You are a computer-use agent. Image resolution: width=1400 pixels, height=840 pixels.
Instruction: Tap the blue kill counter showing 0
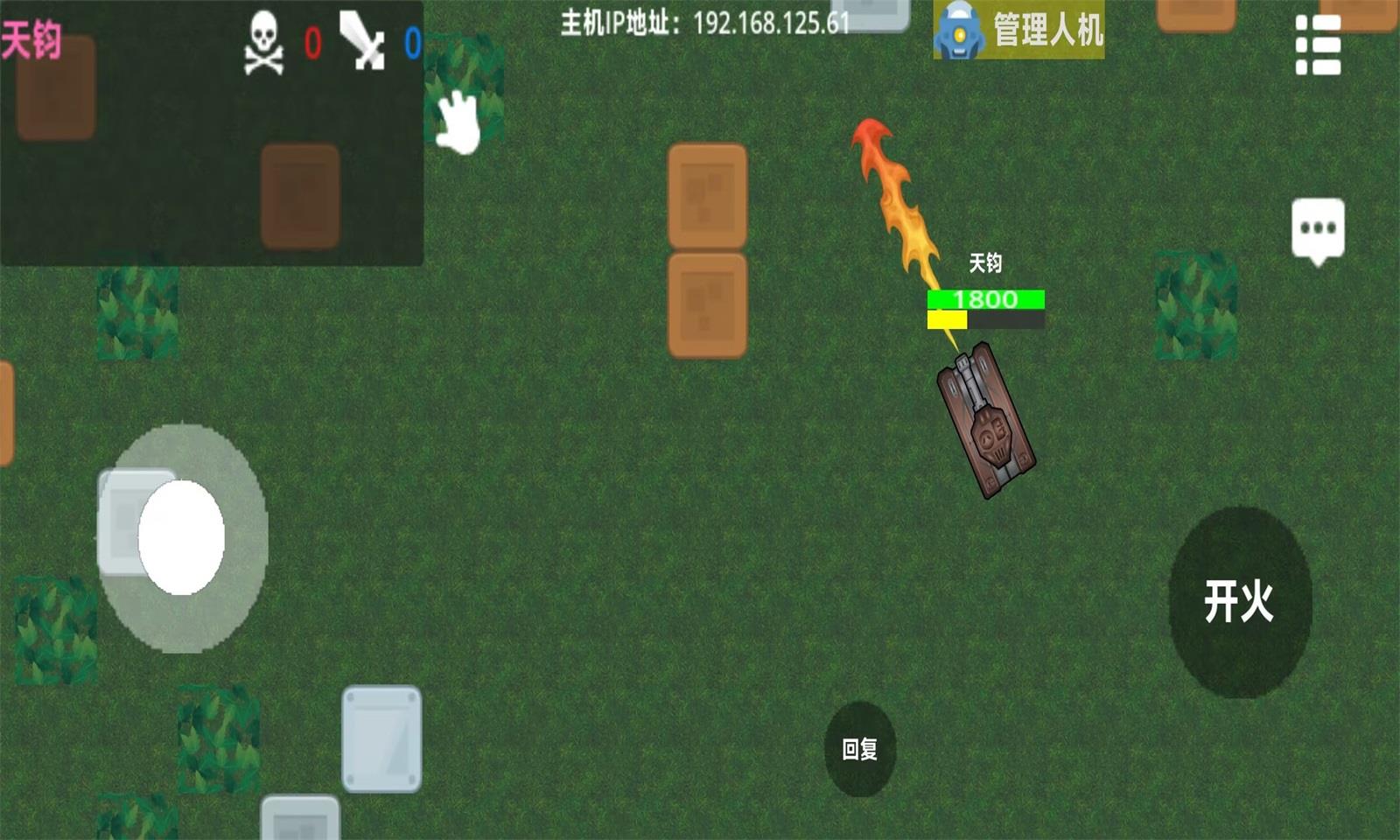tap(410, 42)
